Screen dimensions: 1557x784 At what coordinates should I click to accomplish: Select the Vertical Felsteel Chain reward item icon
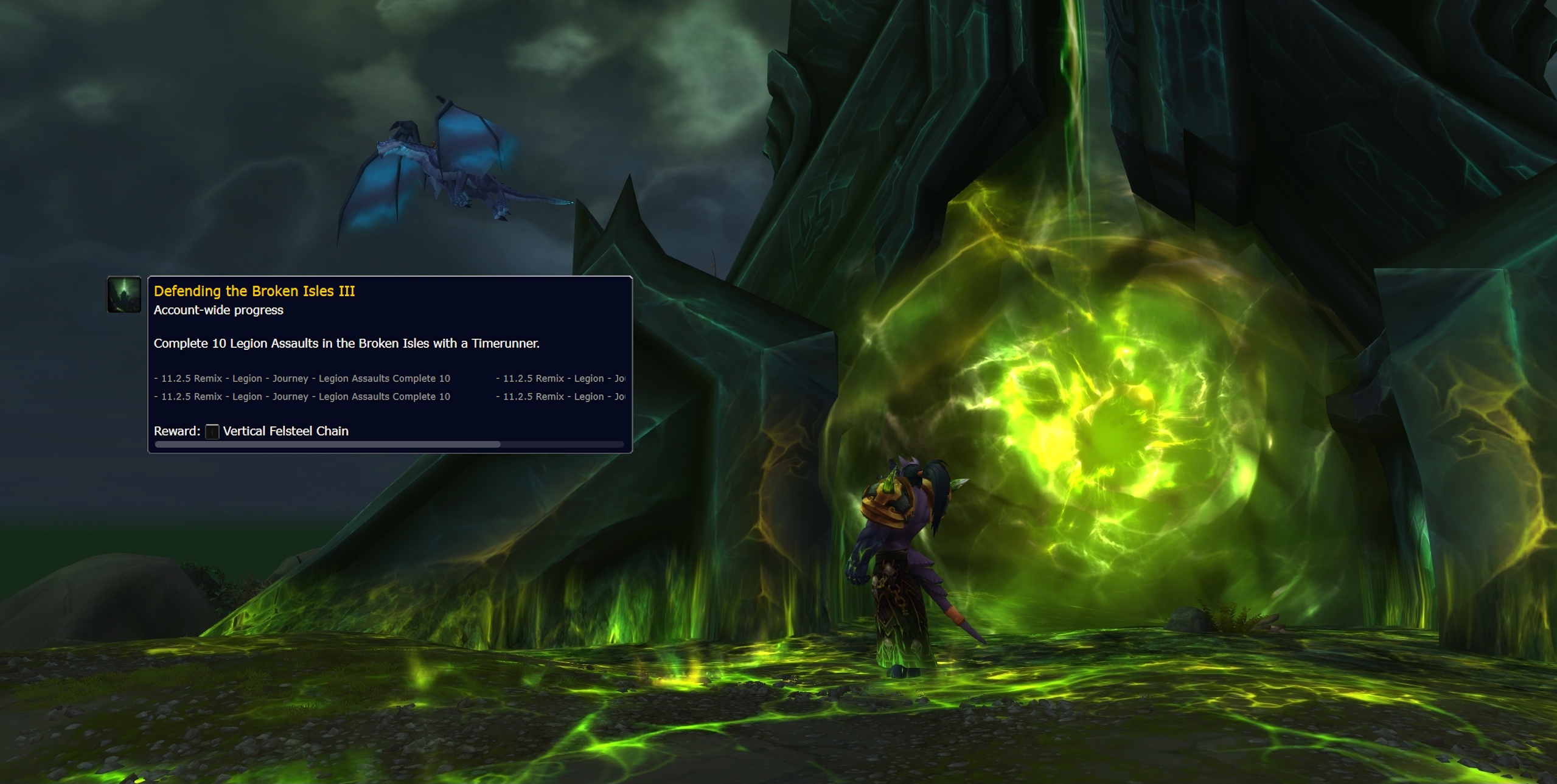(x=212, y=431)
